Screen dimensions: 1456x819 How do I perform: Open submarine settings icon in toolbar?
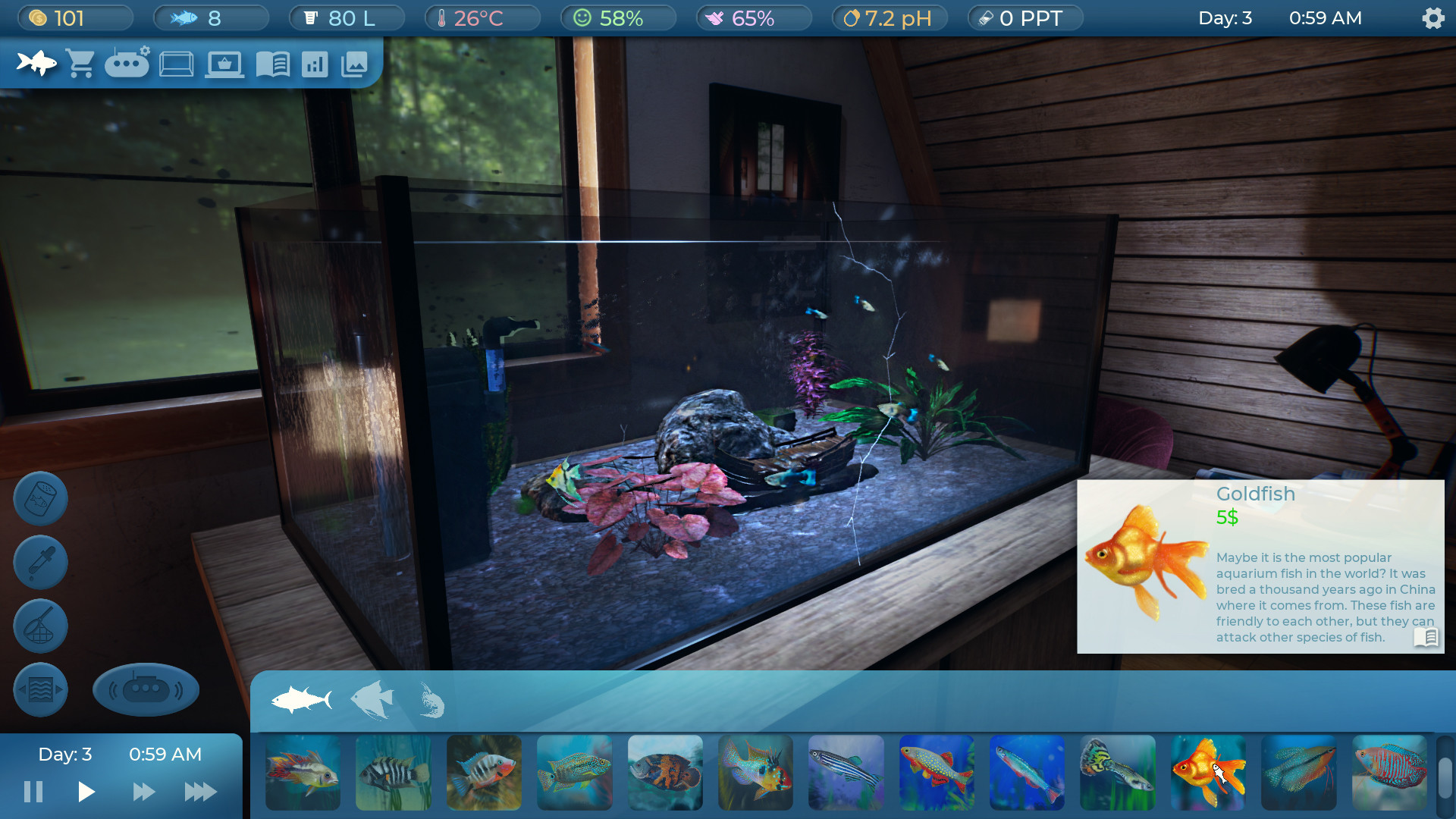pyautogui.click(x=127, y=64)
